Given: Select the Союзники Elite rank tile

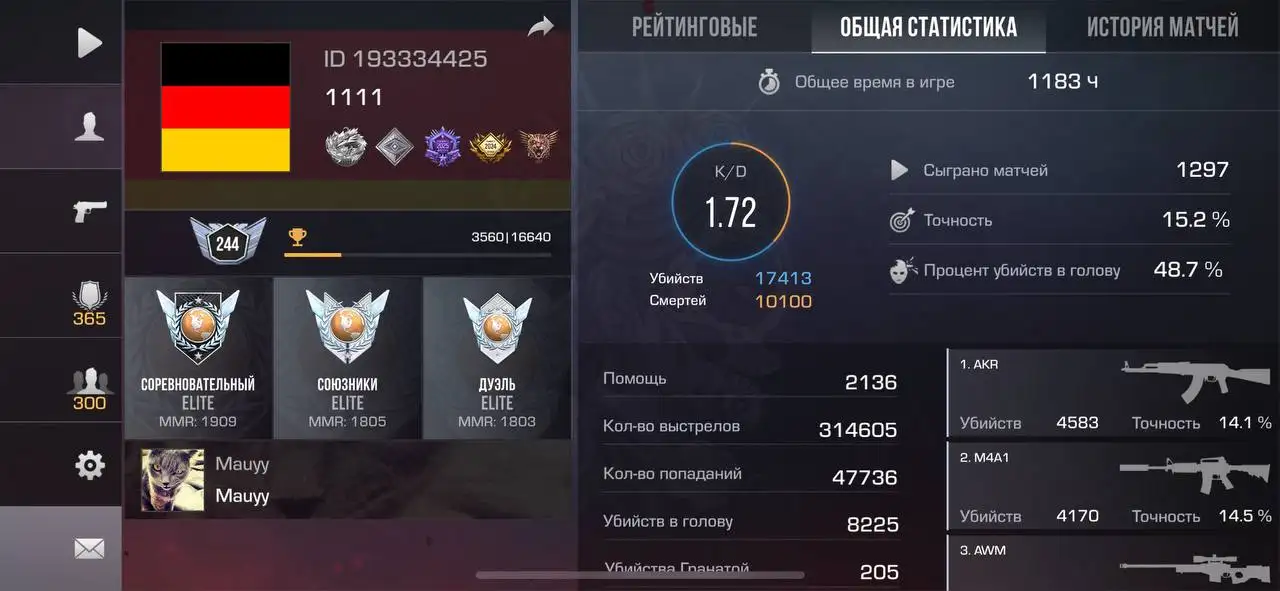Looking at the screenshot, I should tap(347, 358).
